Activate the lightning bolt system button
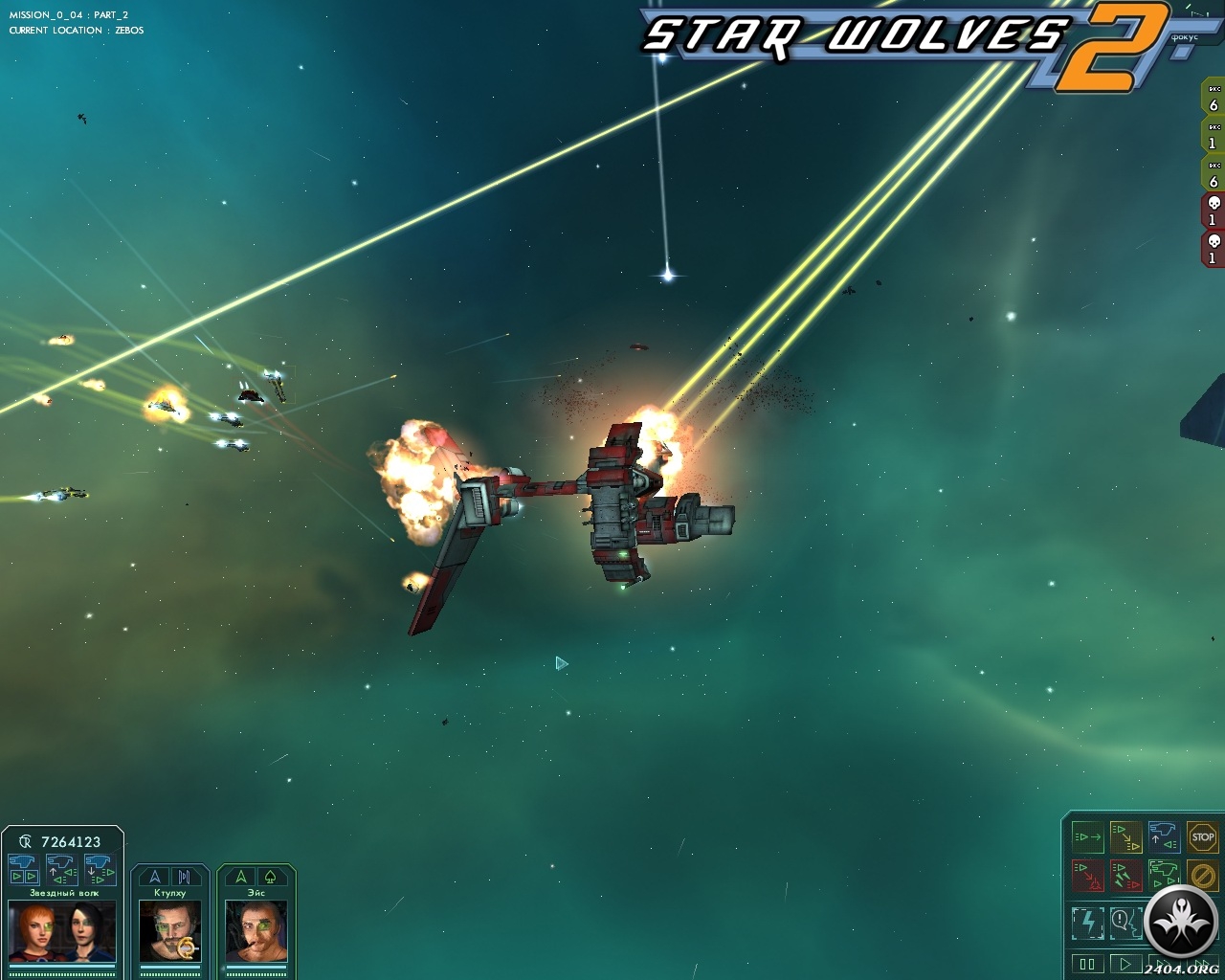1225x980 pixels. point(1088,923)
